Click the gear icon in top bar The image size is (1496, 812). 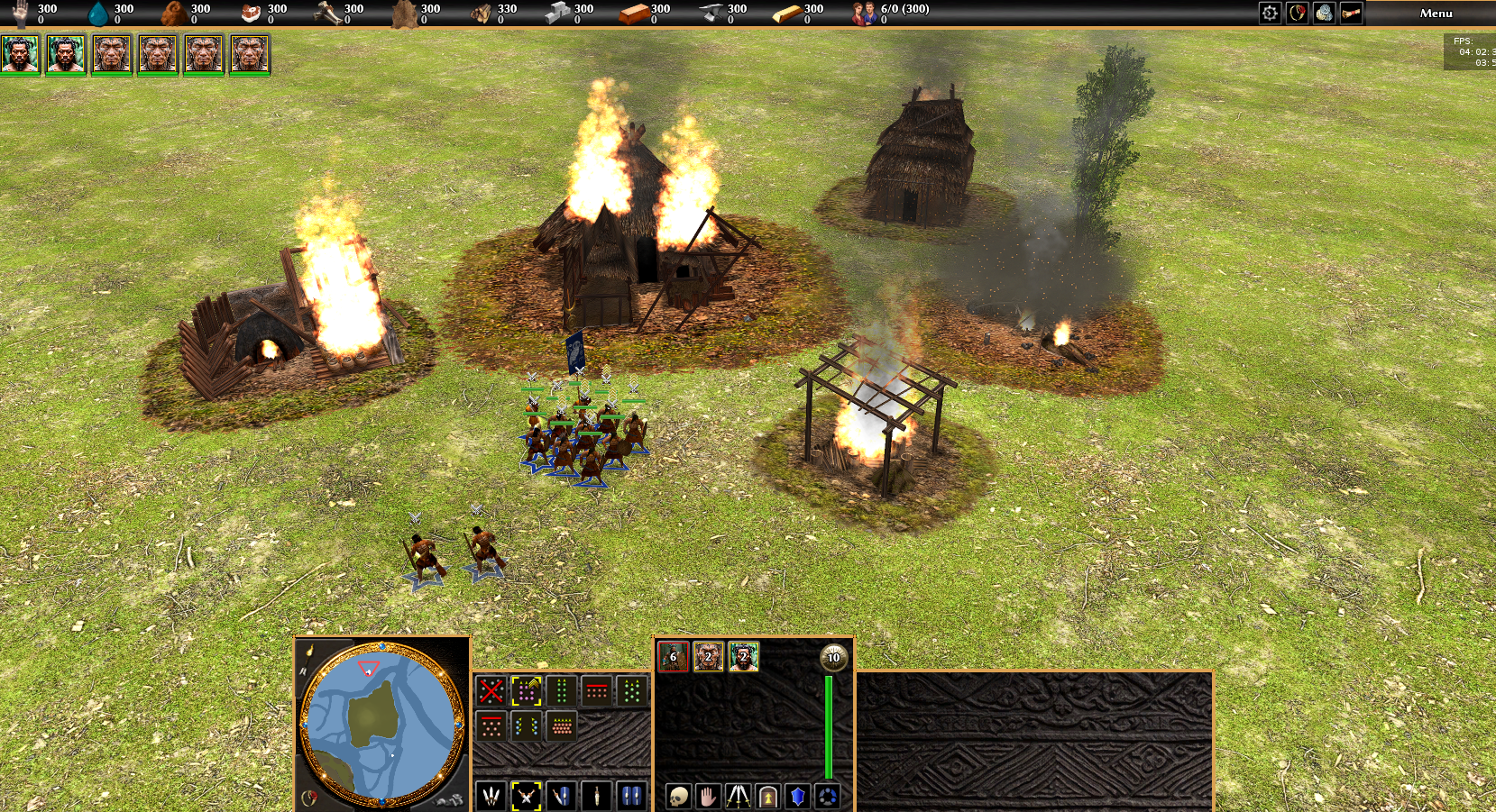point(1270,14)
